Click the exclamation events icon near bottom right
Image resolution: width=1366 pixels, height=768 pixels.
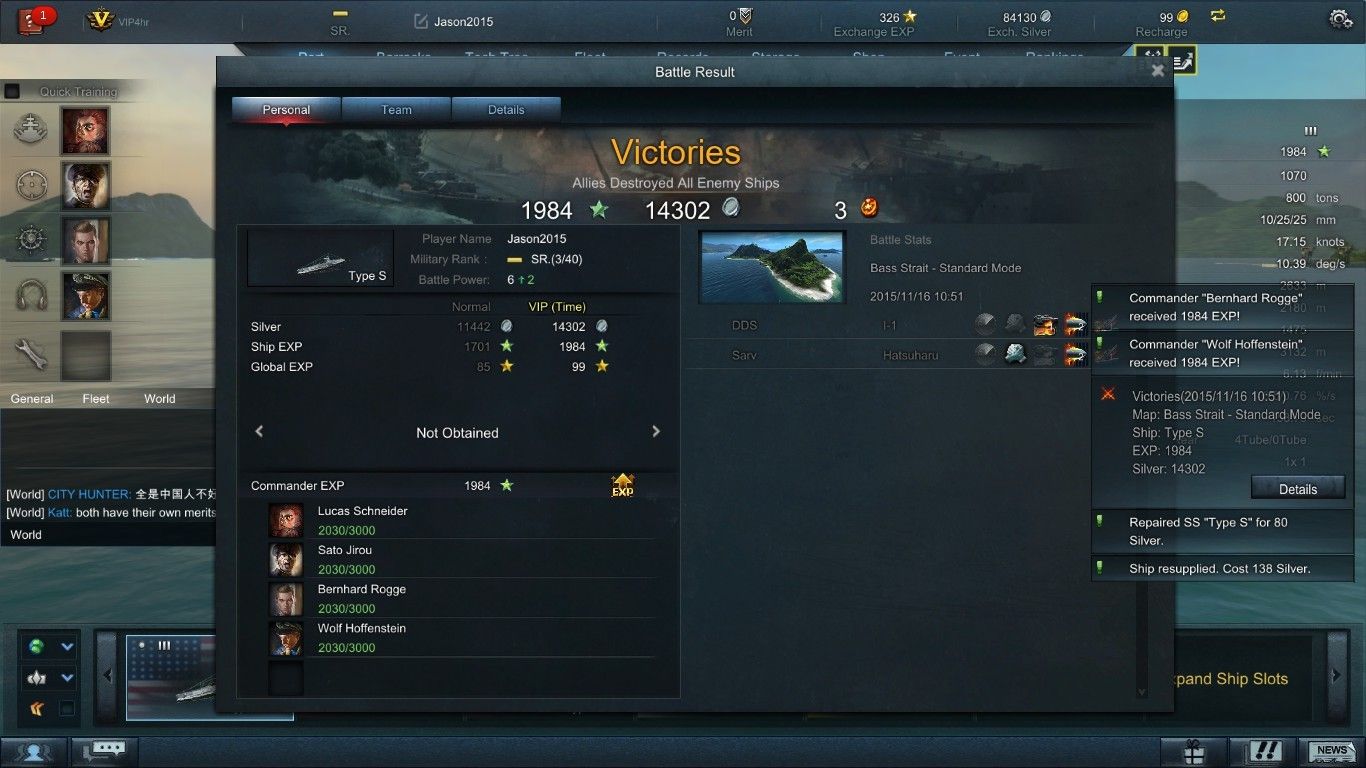[1264, 751]
